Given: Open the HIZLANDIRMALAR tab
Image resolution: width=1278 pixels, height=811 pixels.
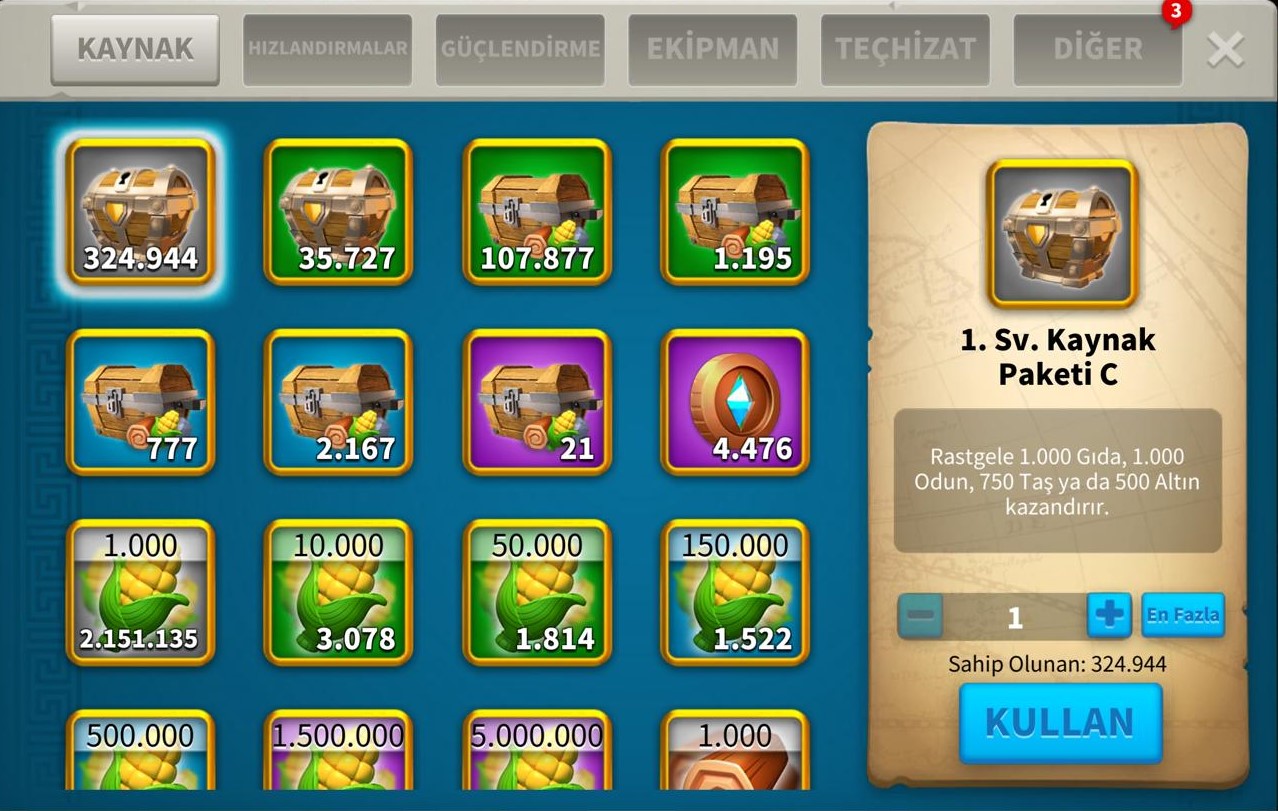Looking at the screenshot, I should click(x=327, y=49).
